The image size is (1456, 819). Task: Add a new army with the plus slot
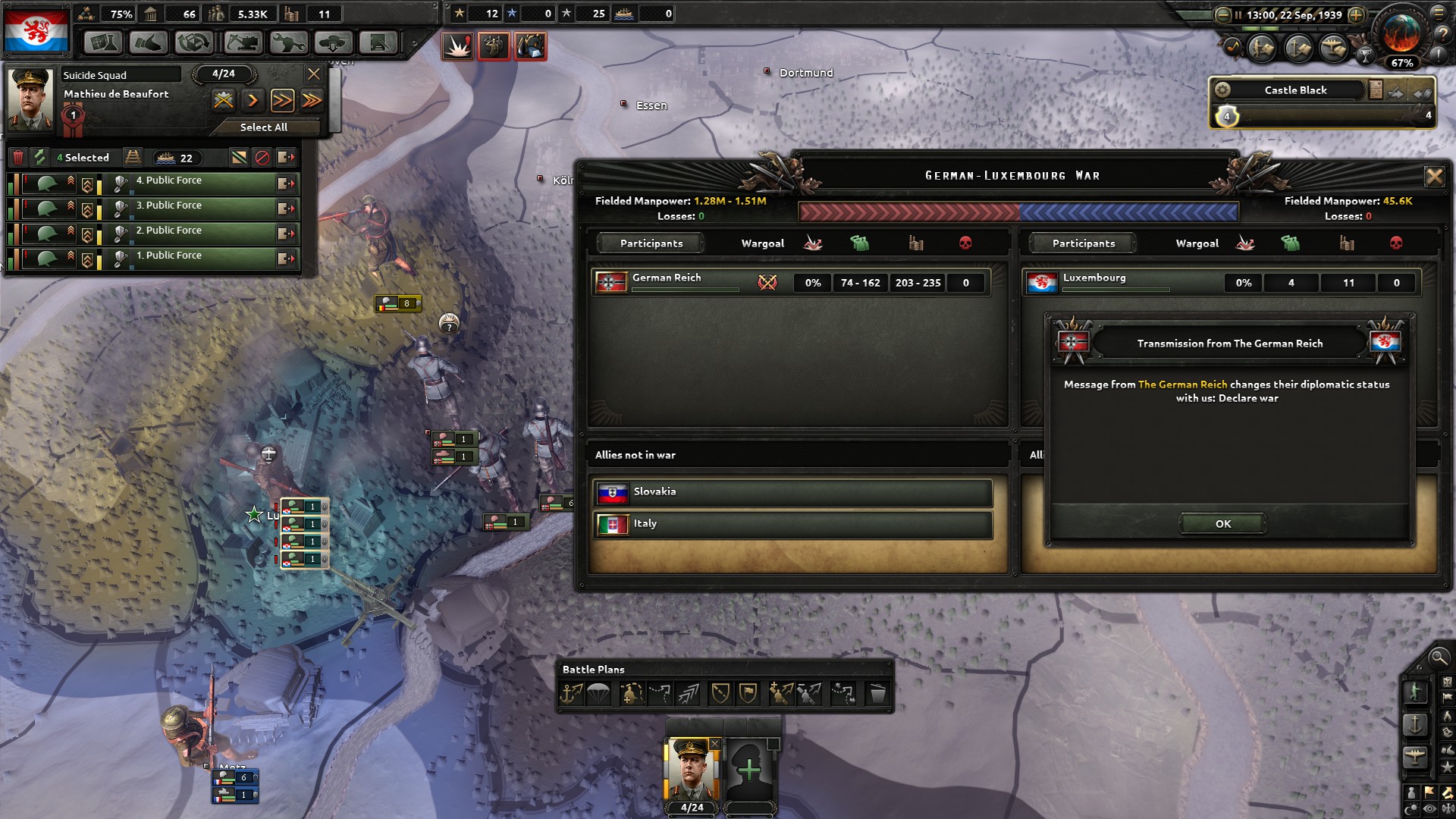point(749,770)
